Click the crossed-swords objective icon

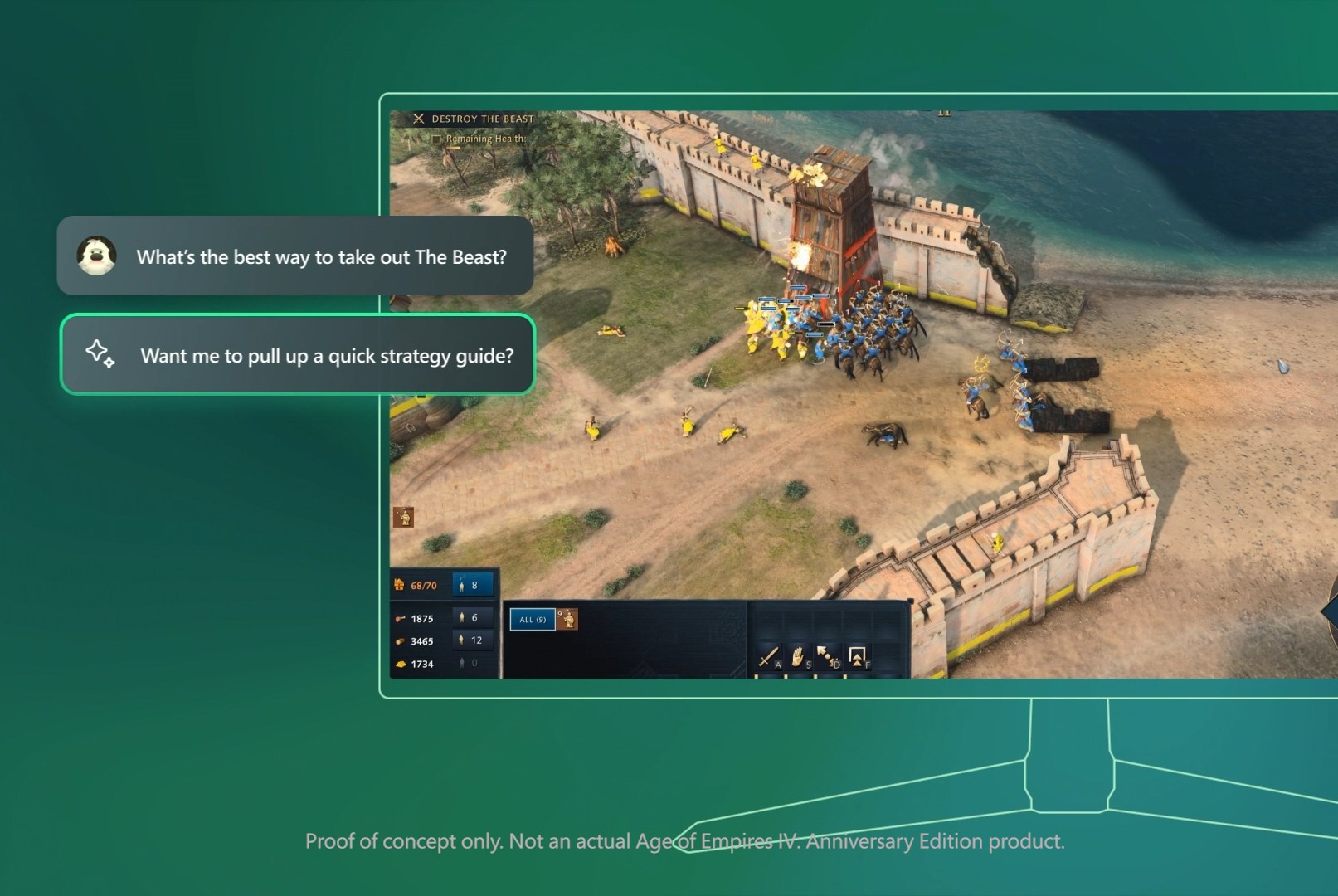point(420,119)
